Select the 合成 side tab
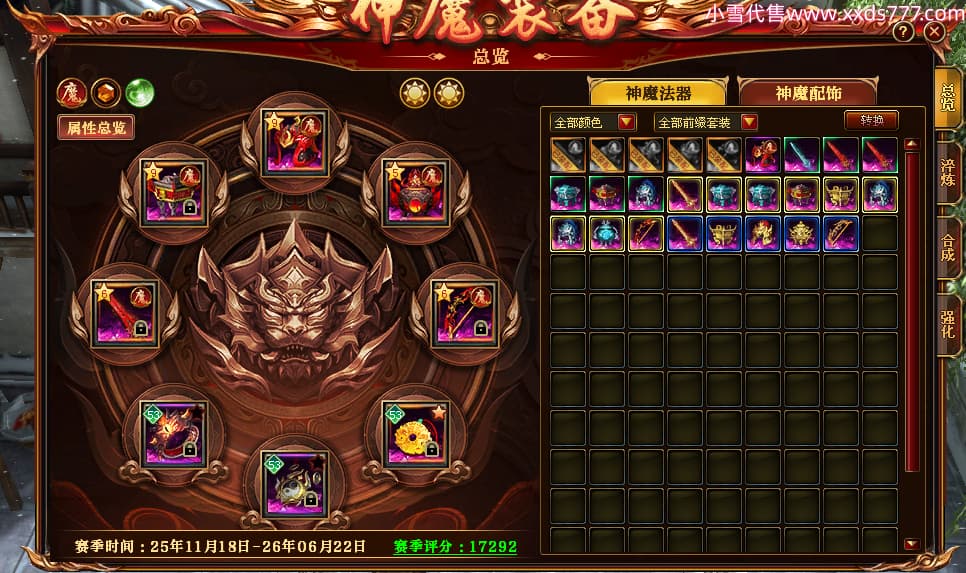The height and width of the screenshot is (573, 966). click(948, 247)
